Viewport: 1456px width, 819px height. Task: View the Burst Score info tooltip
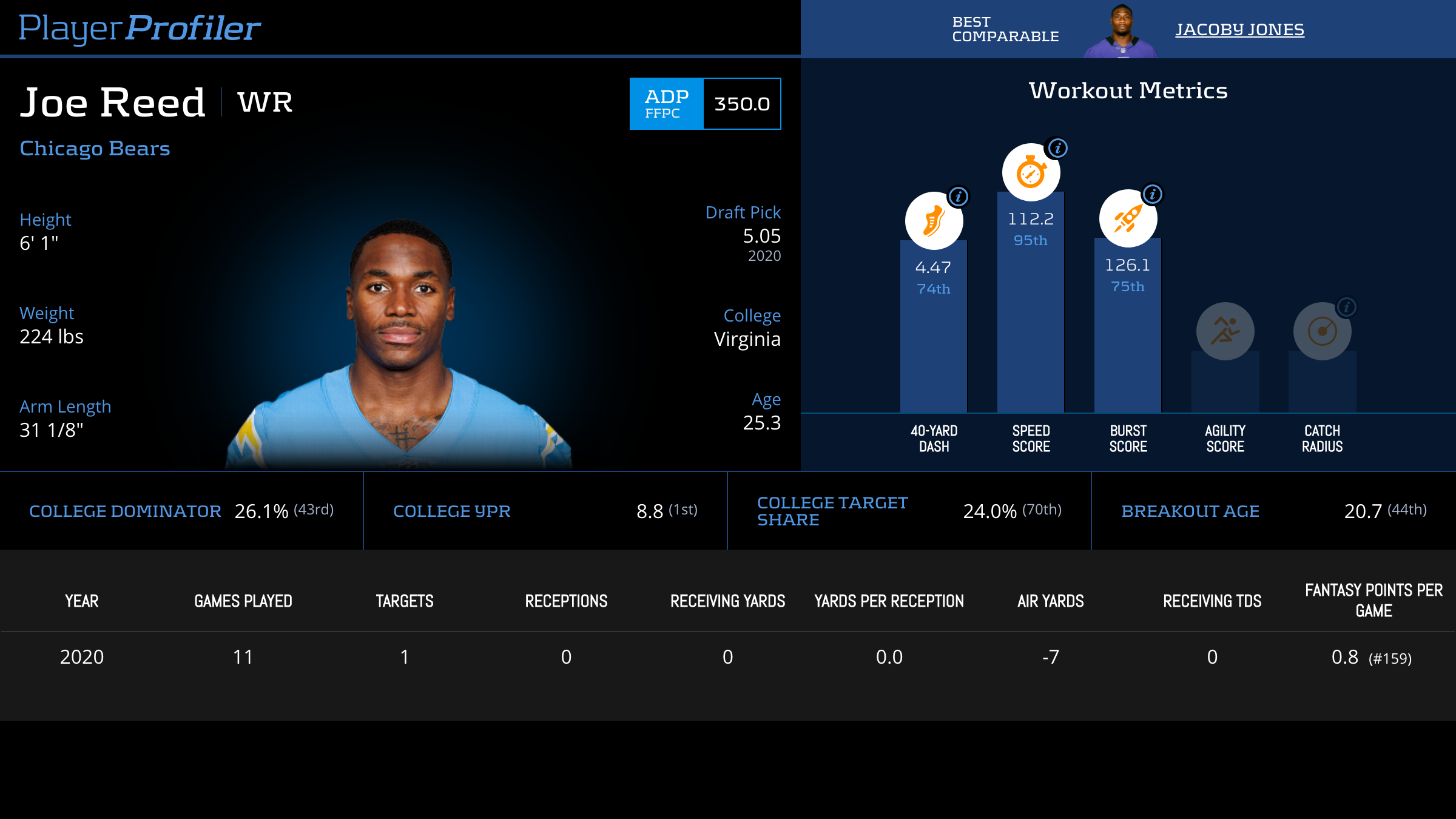click(x=1153, y=194)
